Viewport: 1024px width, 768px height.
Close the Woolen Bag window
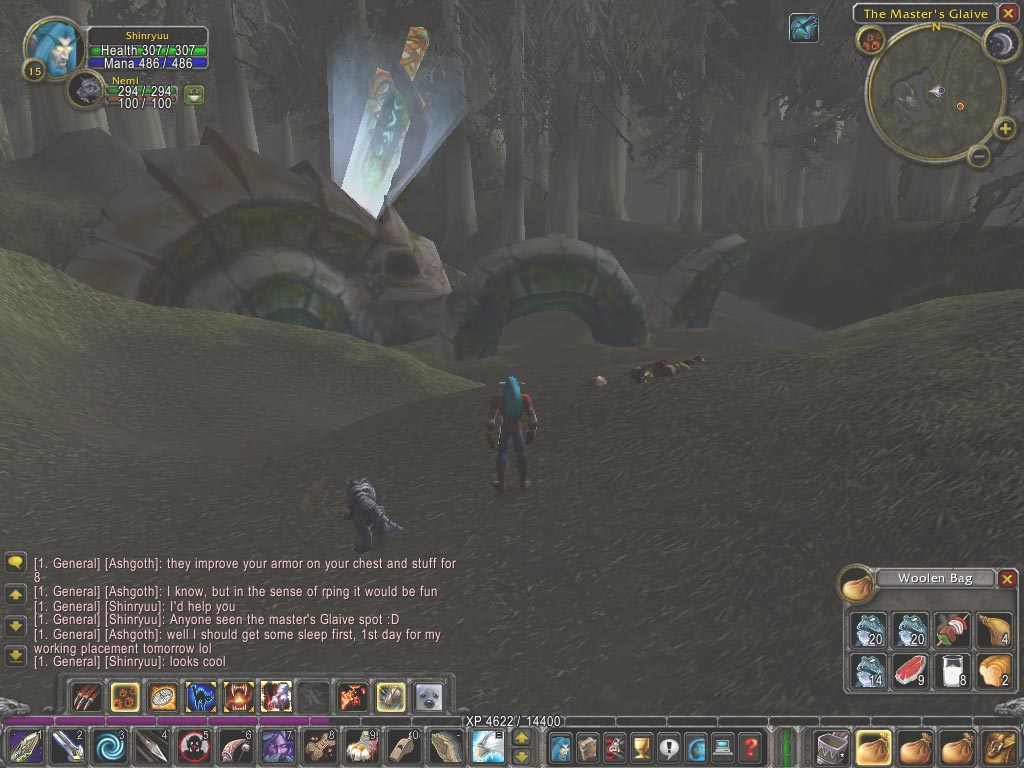tap(1008, 578)
